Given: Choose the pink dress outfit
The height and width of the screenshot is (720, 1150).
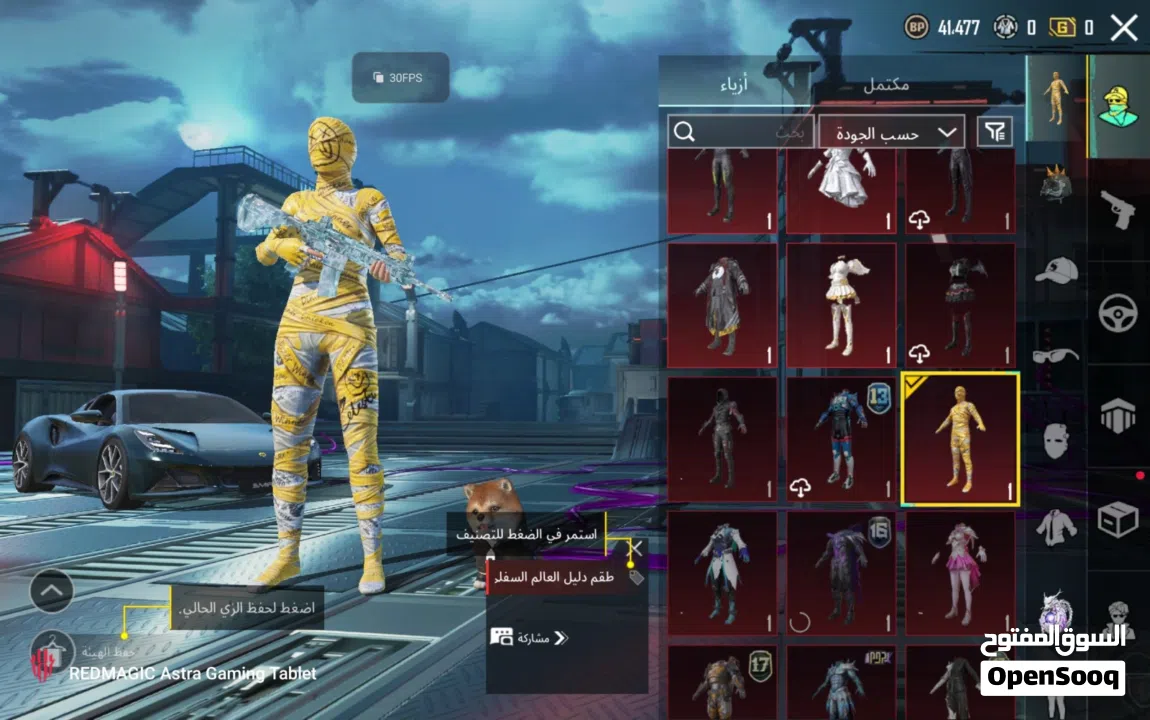Looking at the screenshot, I should click(960, 573).
